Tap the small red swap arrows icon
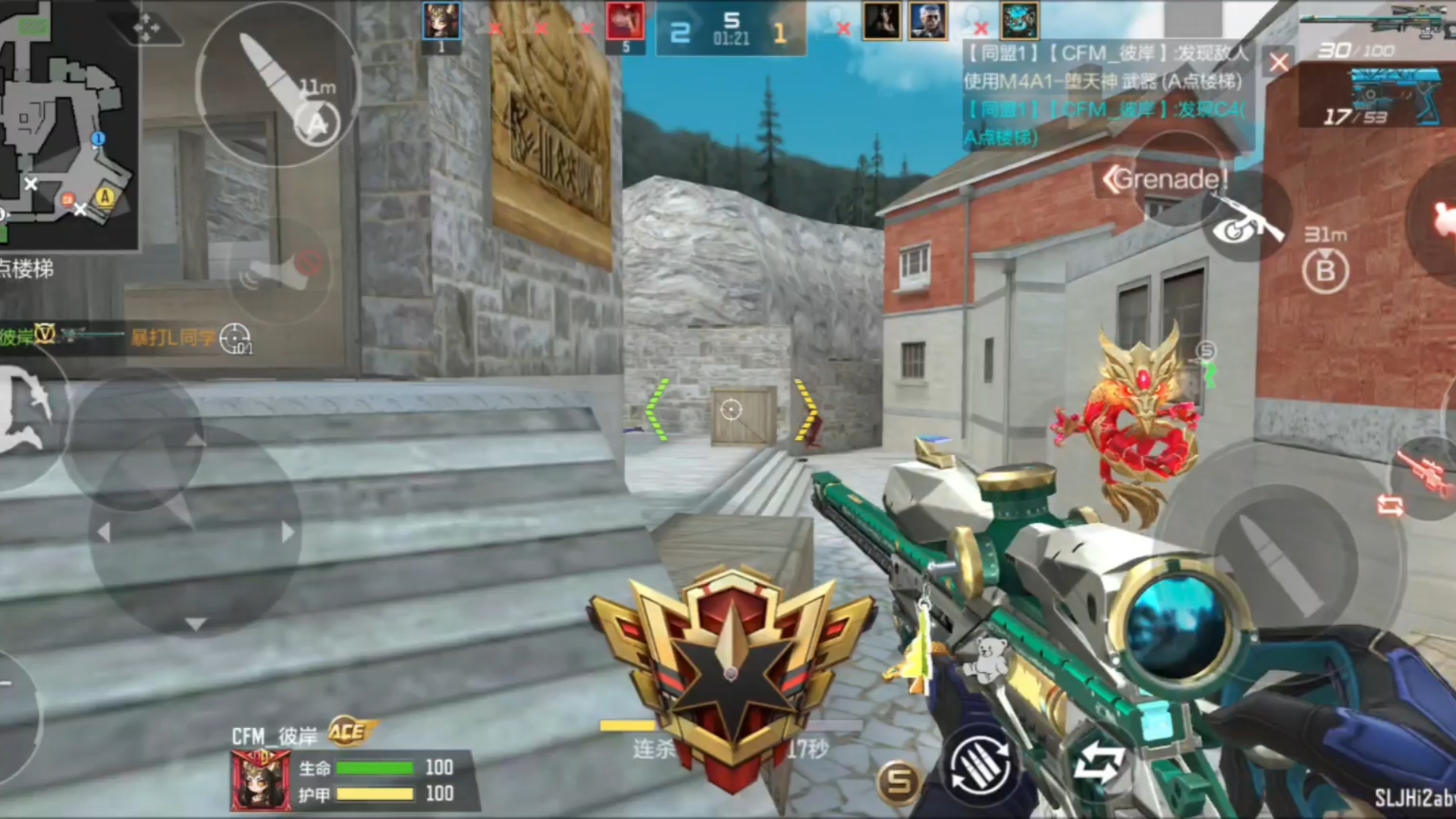1456x819 pixels. pos(1390,505)
